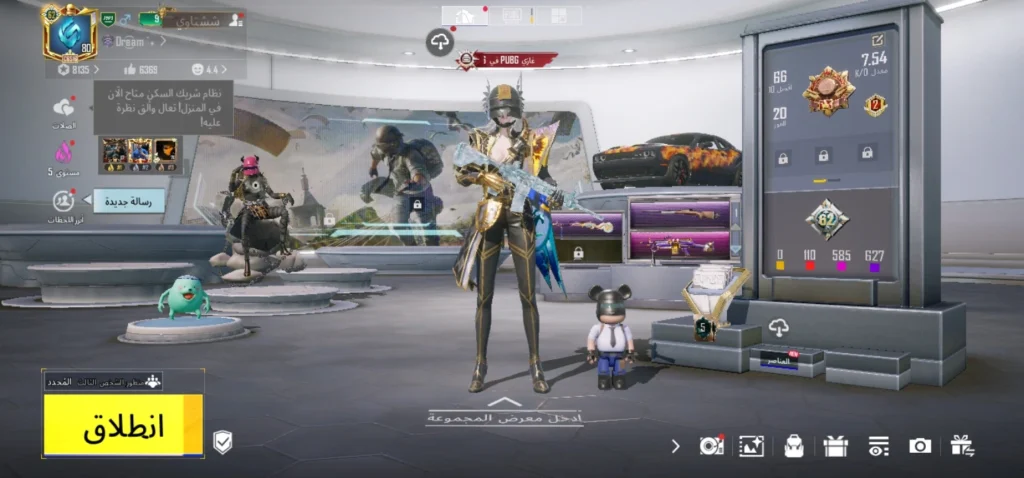Open the gift box icon

[x=835, y=446]
